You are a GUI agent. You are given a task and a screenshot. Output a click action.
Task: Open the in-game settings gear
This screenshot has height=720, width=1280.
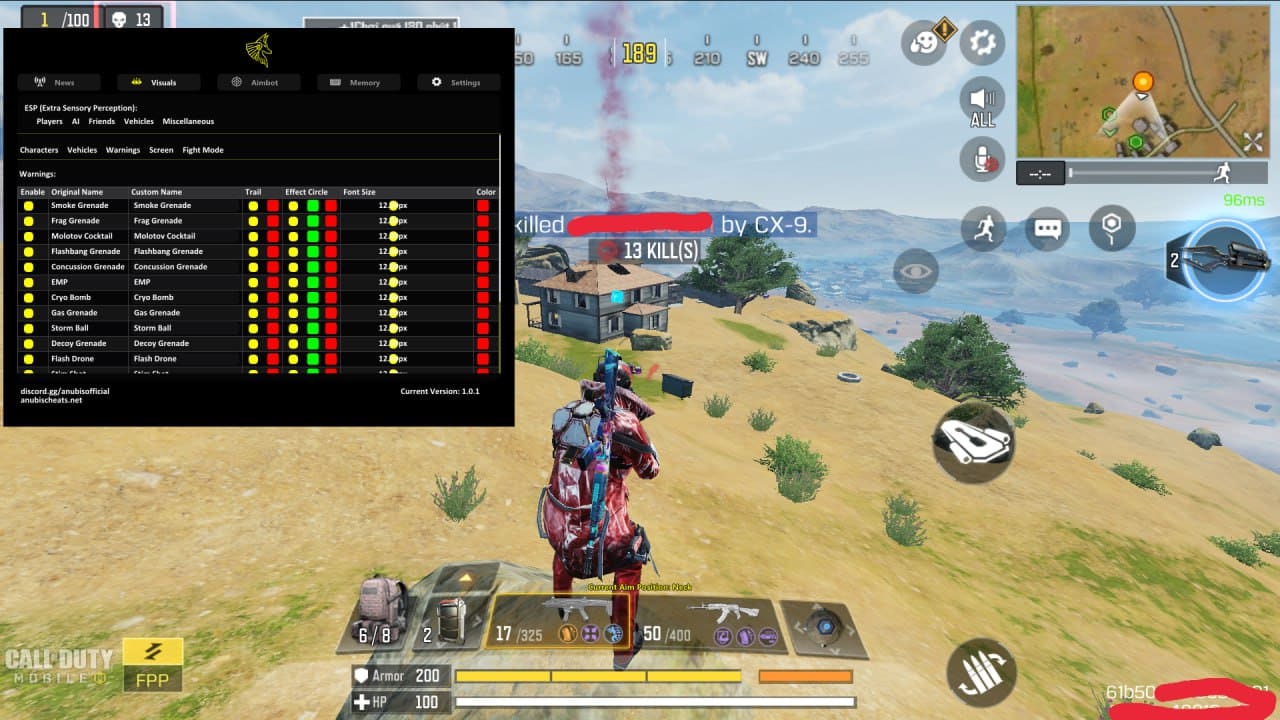click(x=981, y=42)
